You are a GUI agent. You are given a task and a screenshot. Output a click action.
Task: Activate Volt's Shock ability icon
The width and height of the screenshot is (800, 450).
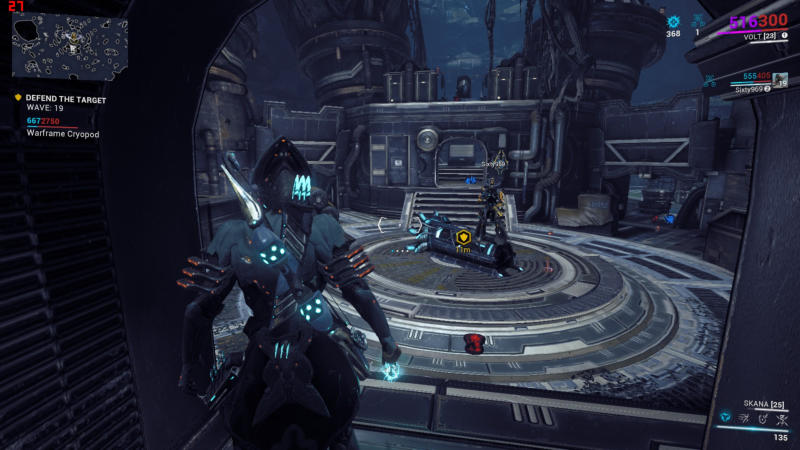pos(726,416)
